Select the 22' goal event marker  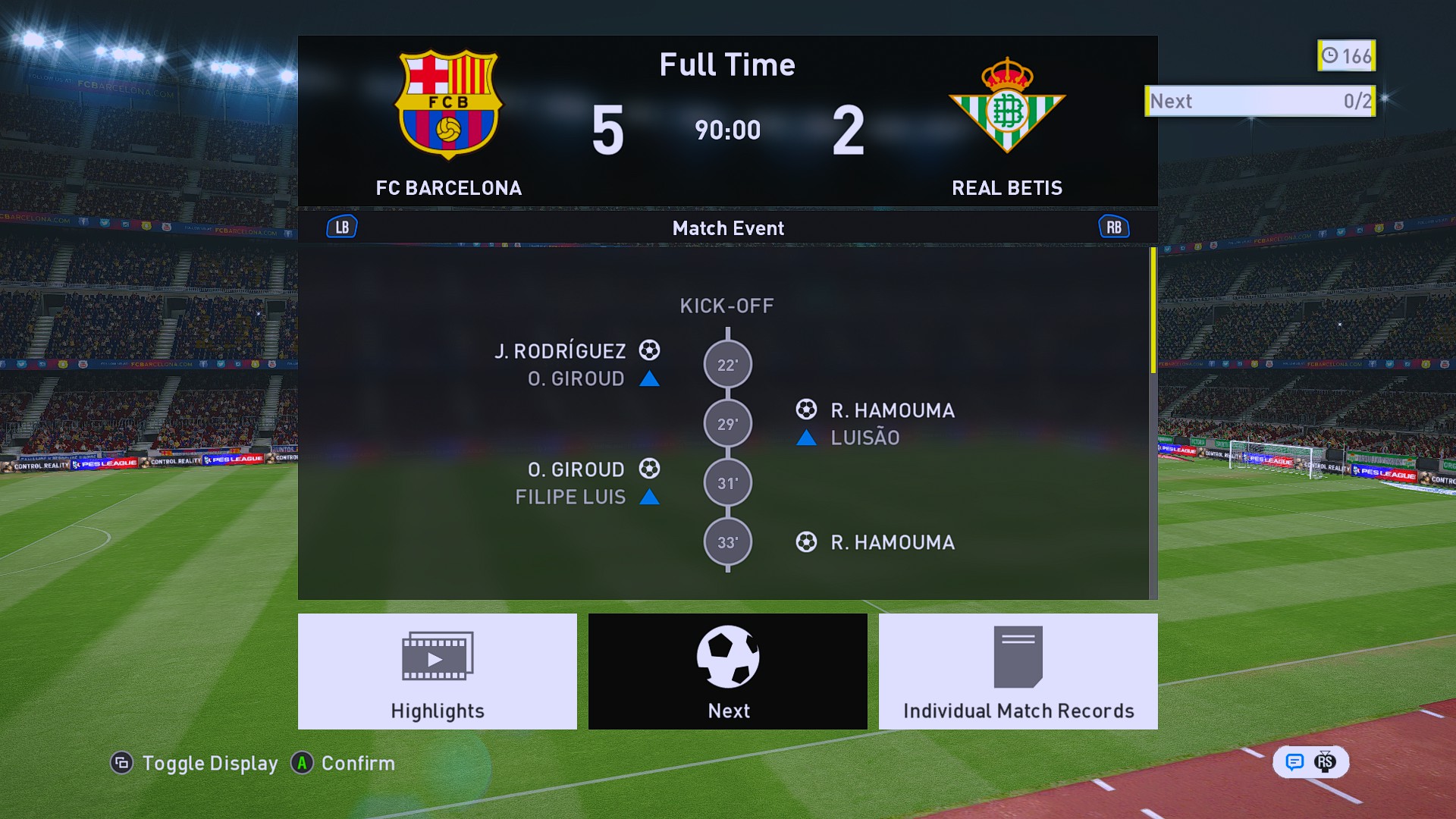[x=727, y=365]
